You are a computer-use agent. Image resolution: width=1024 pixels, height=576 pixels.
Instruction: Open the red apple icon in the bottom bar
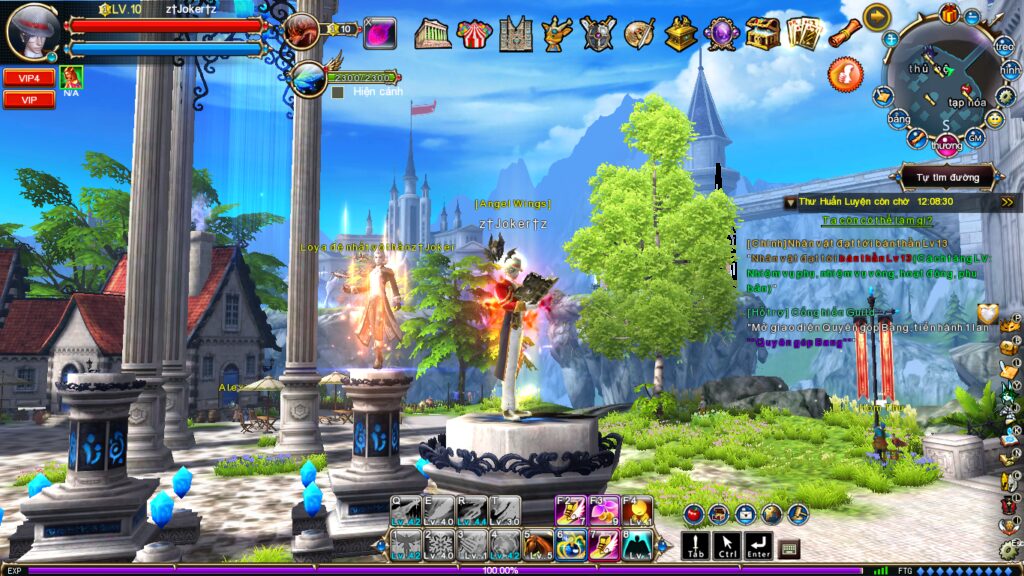click(x=692, y=514)
